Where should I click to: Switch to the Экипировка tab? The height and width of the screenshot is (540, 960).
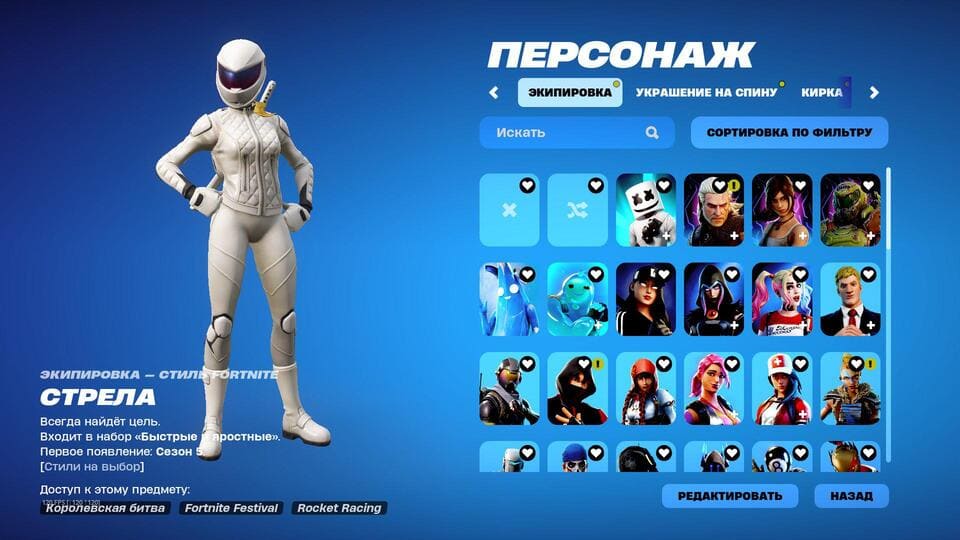pyautogui.click(x=569, y=92)
